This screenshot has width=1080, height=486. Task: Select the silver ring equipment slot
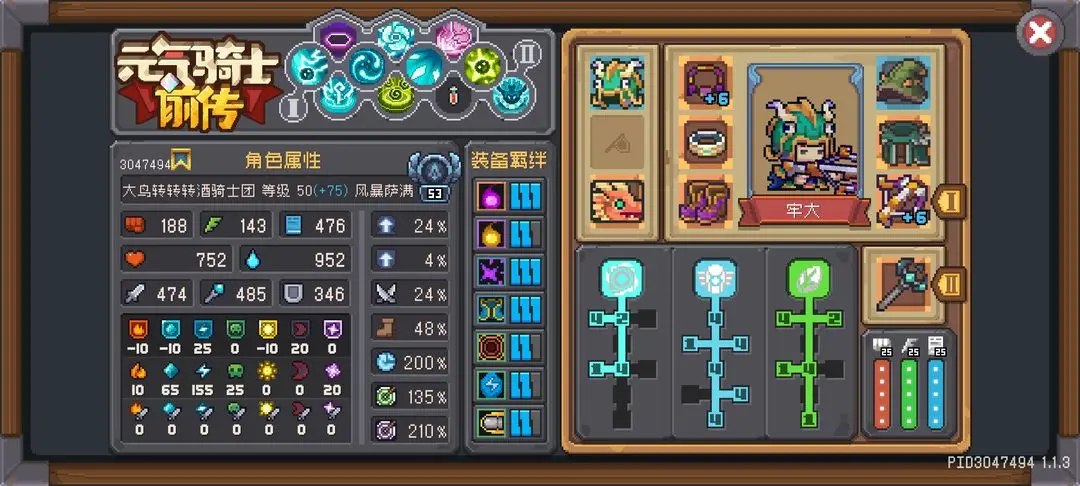pos(707,140)
